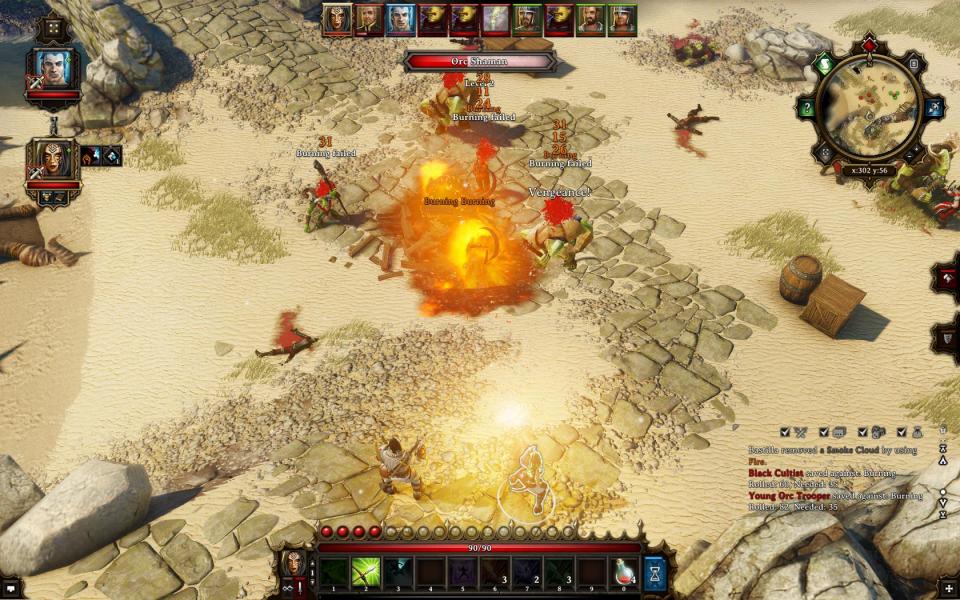Open the red diamond button atop minimap
This screenshot has height=600, width=960.
click(x=868, y=45)
